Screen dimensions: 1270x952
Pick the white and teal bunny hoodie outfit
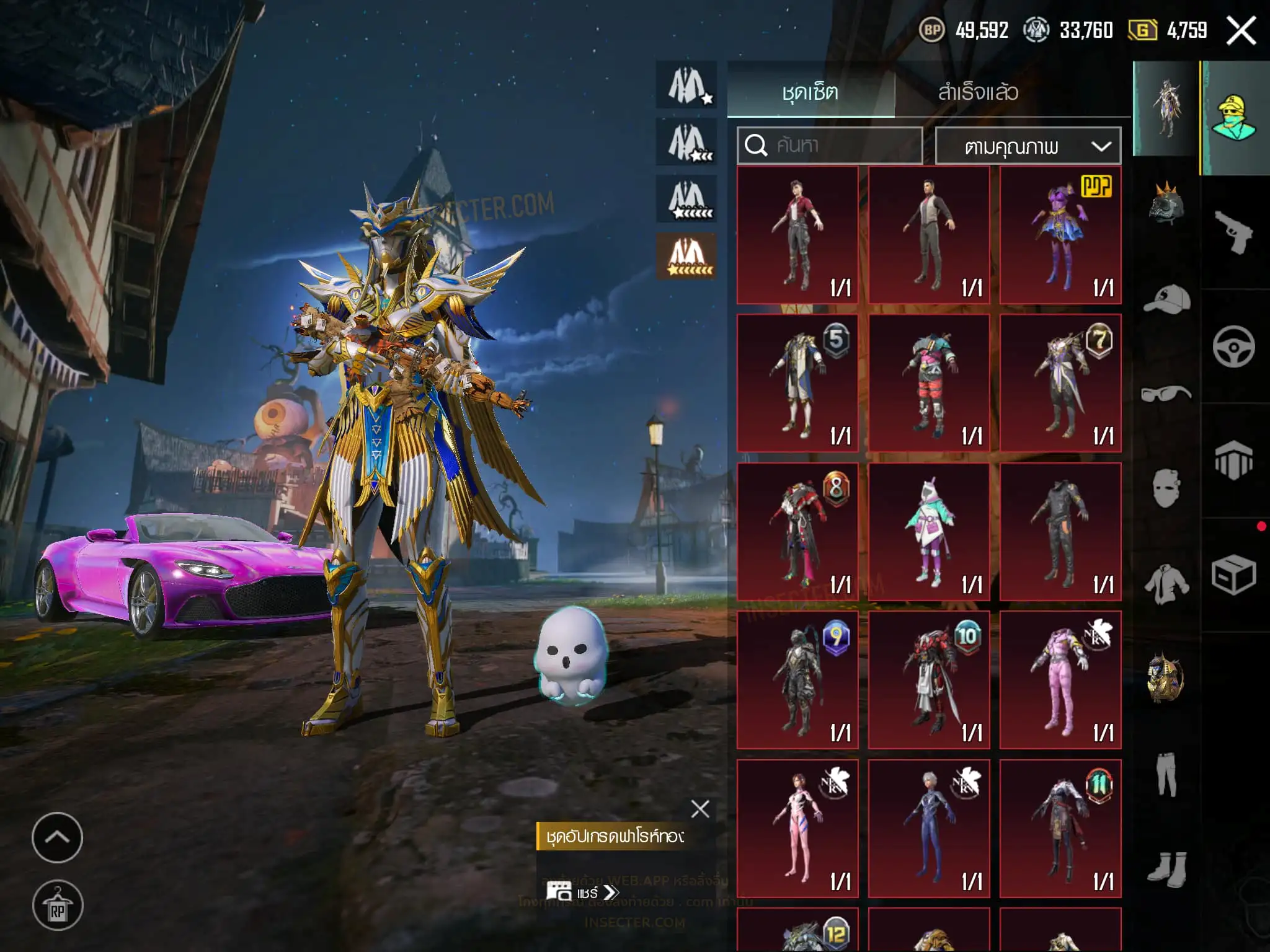coord(928,532)
